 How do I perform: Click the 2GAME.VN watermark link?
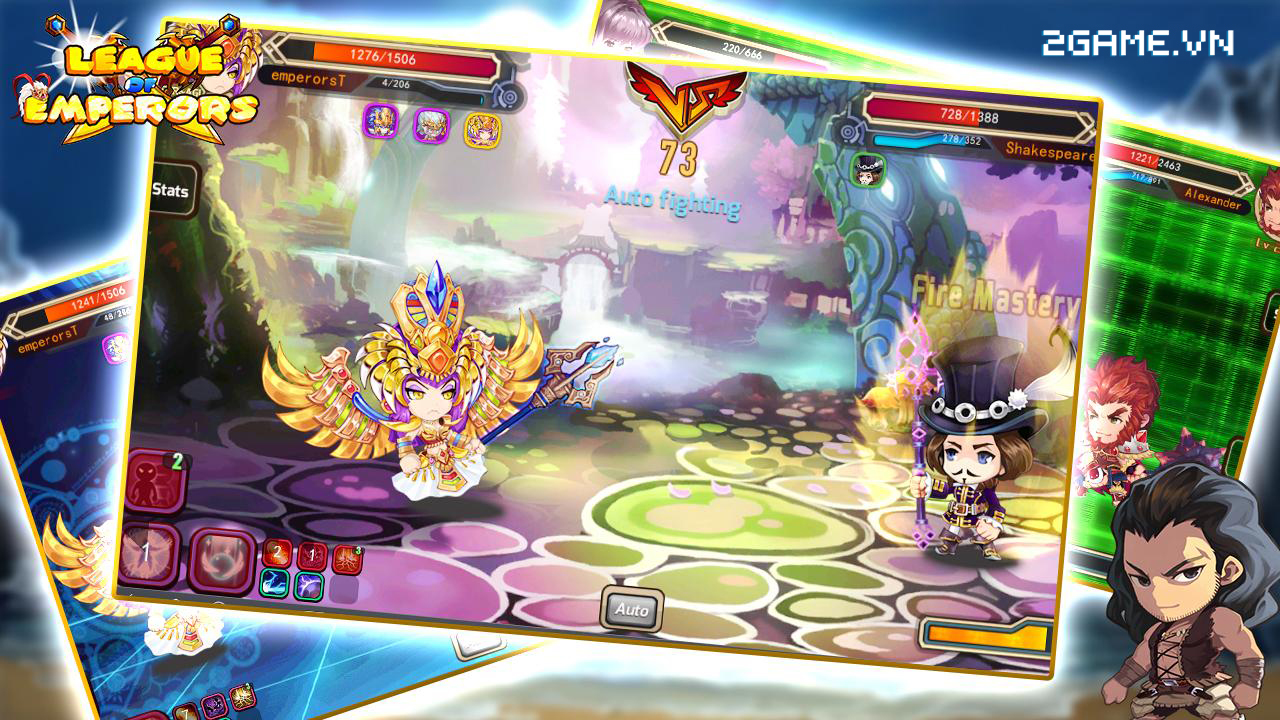(1137, 43)
